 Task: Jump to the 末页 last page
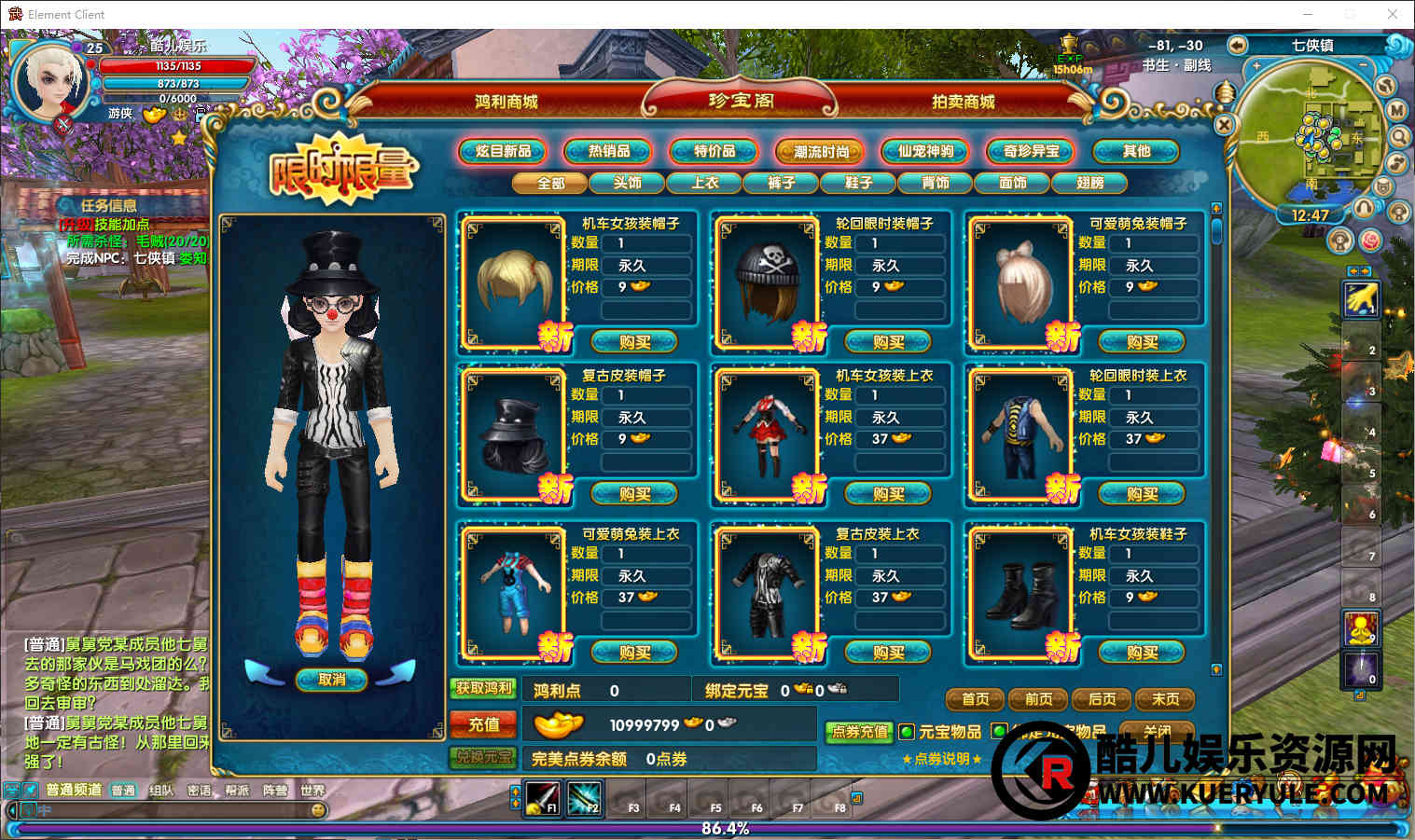click(x=1165, y=699)
